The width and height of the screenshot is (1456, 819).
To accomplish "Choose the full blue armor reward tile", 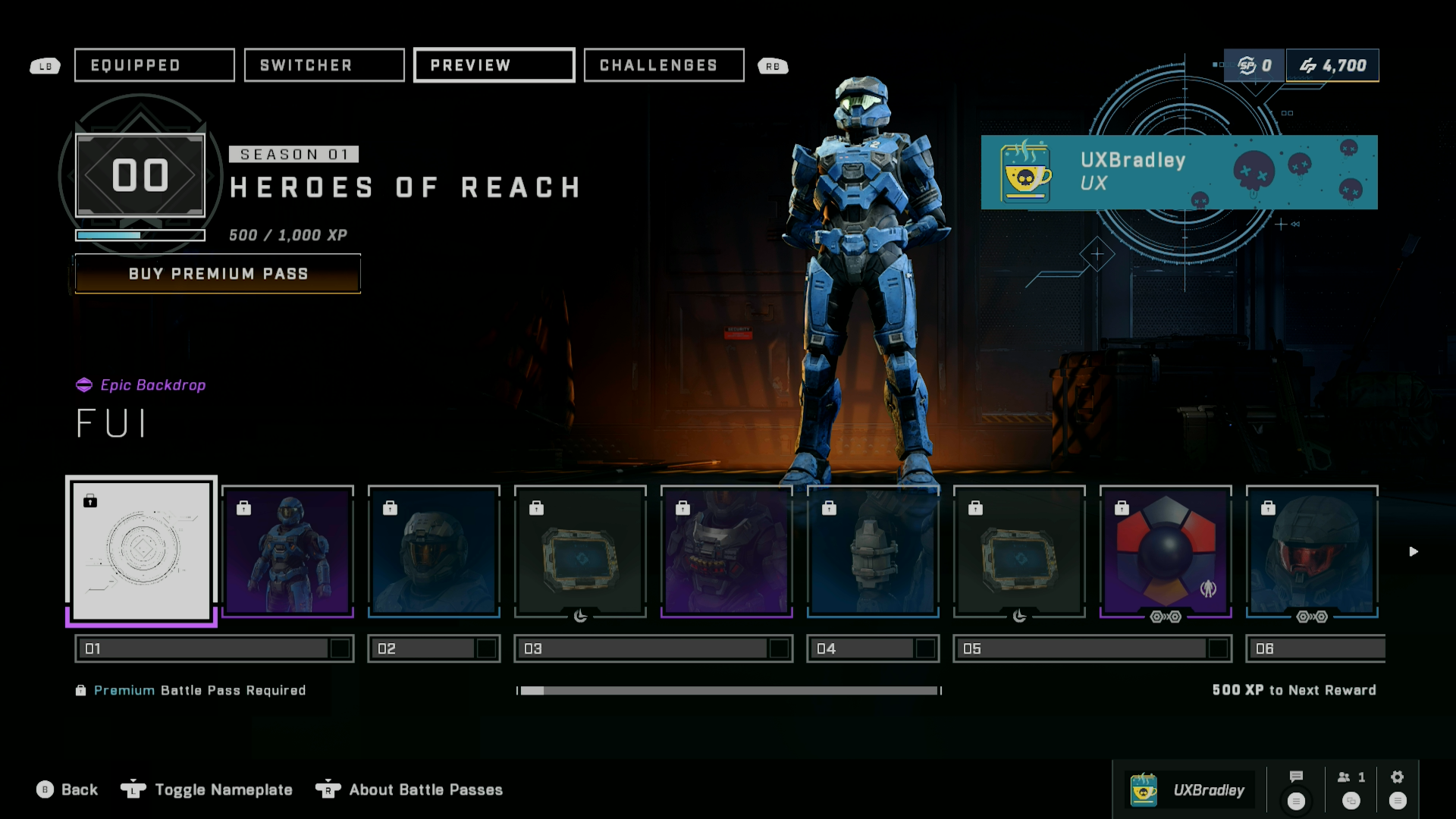I will point(288,551).
